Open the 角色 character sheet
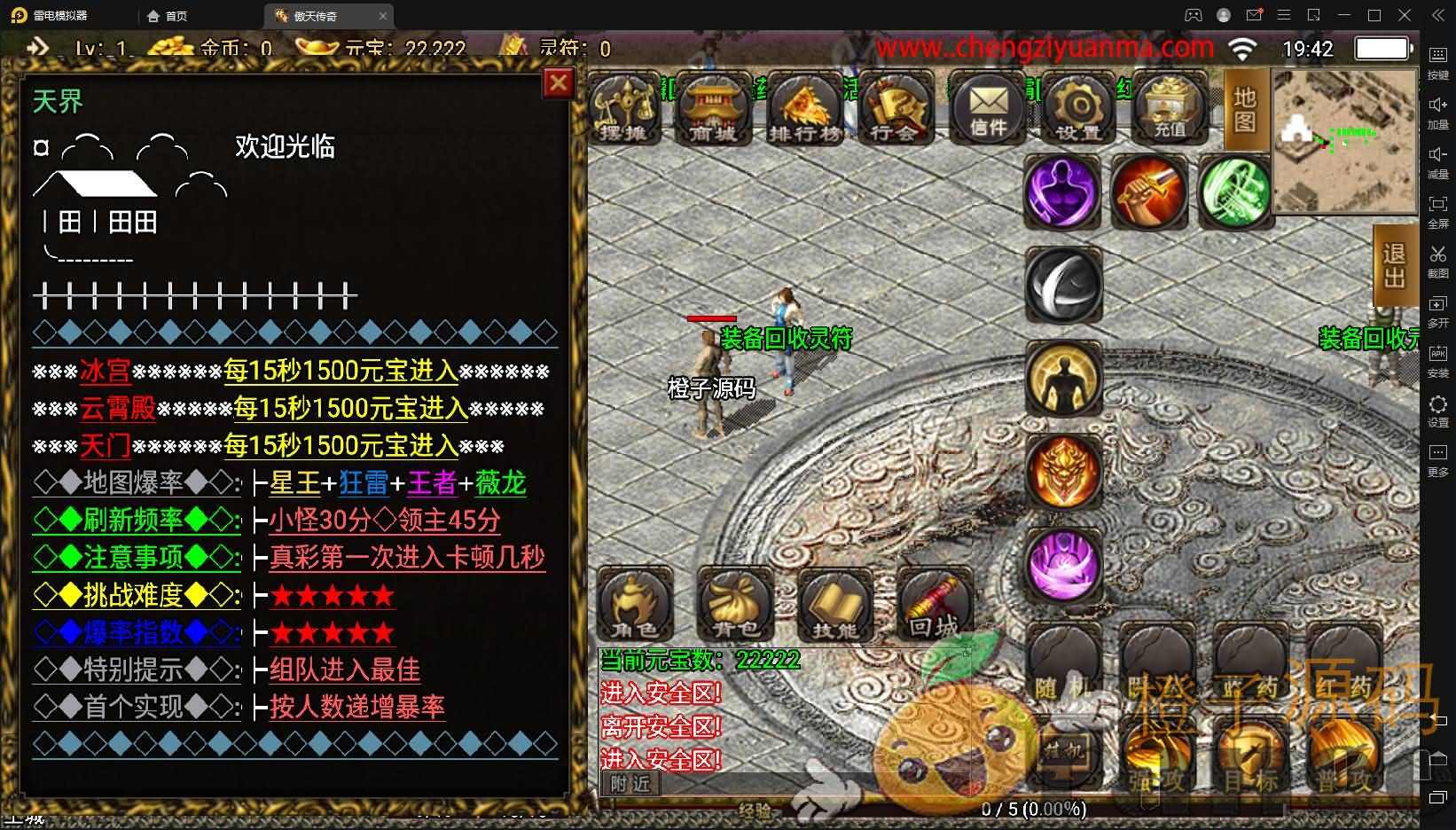 tap(634, 605)
